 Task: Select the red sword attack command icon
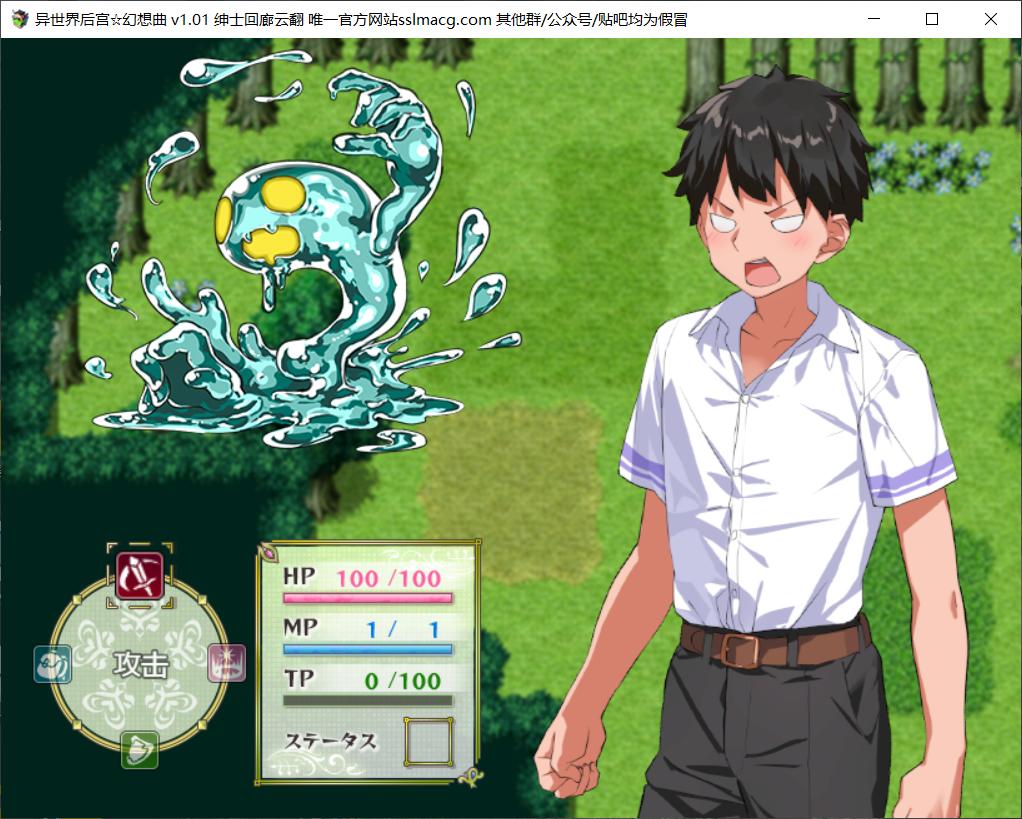[139, 575]
